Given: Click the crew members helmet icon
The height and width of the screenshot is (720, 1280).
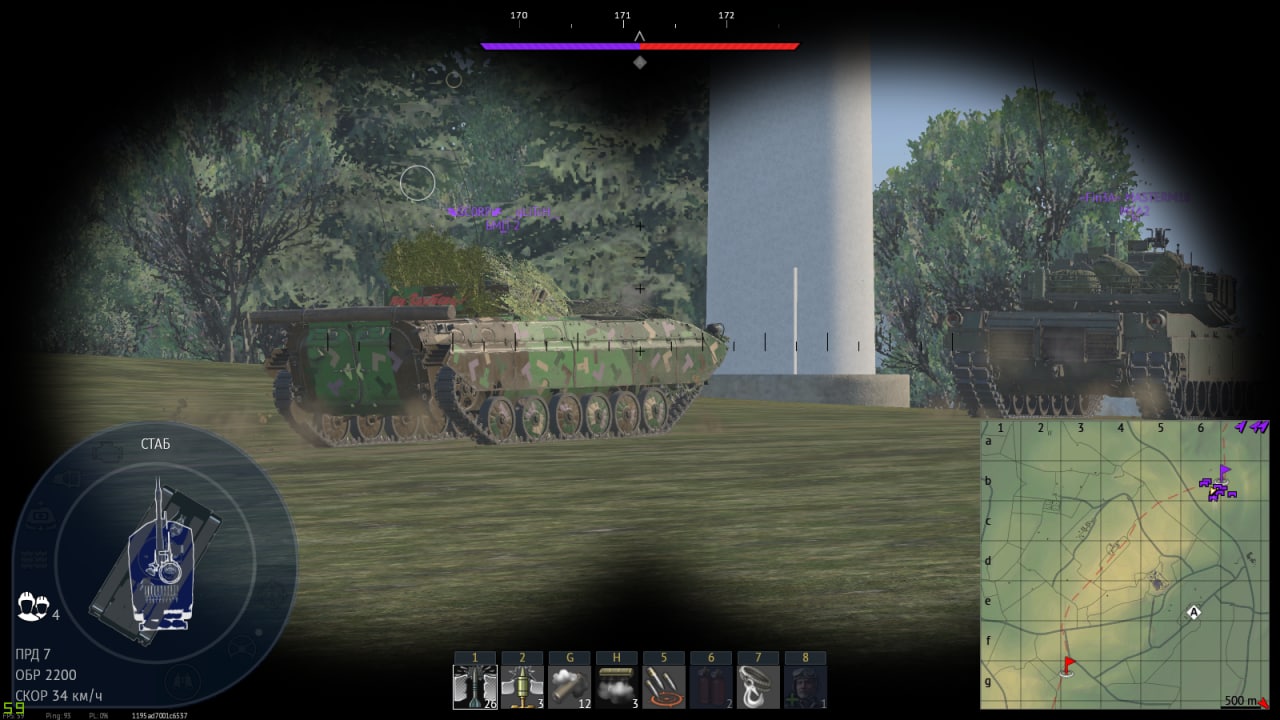Looking at the screenshot, I should [33, 606].
